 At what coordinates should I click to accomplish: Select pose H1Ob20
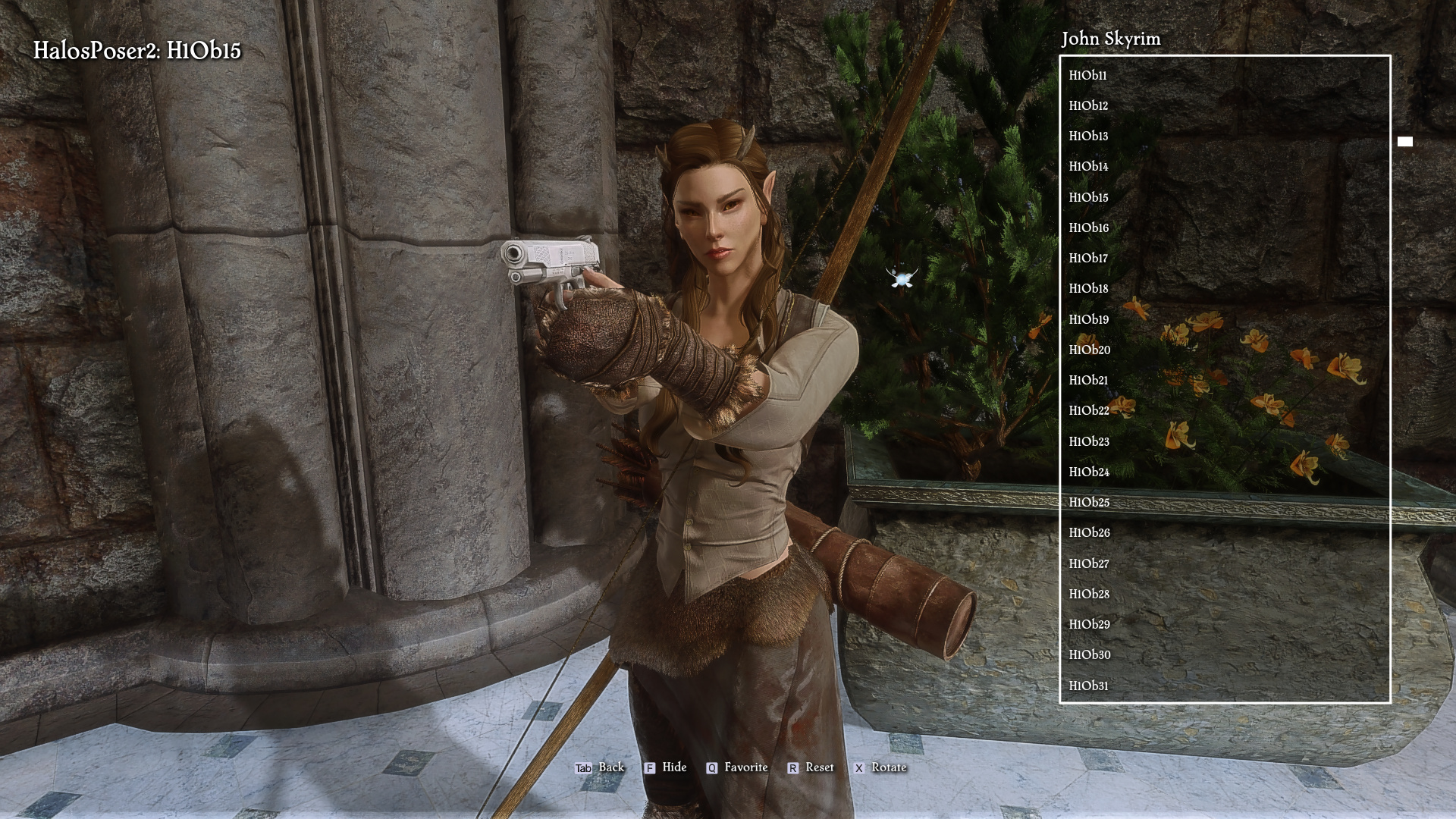coord(1089,350)
